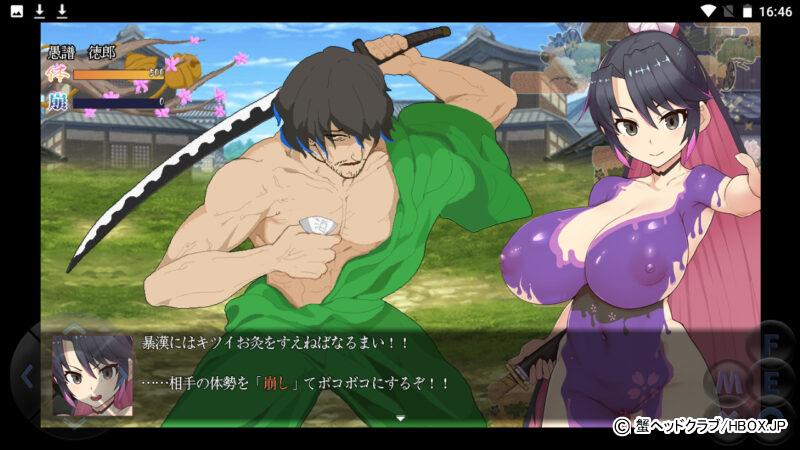
Task: Tap the virtual d-pad left arrow
Action: [27, 377]
